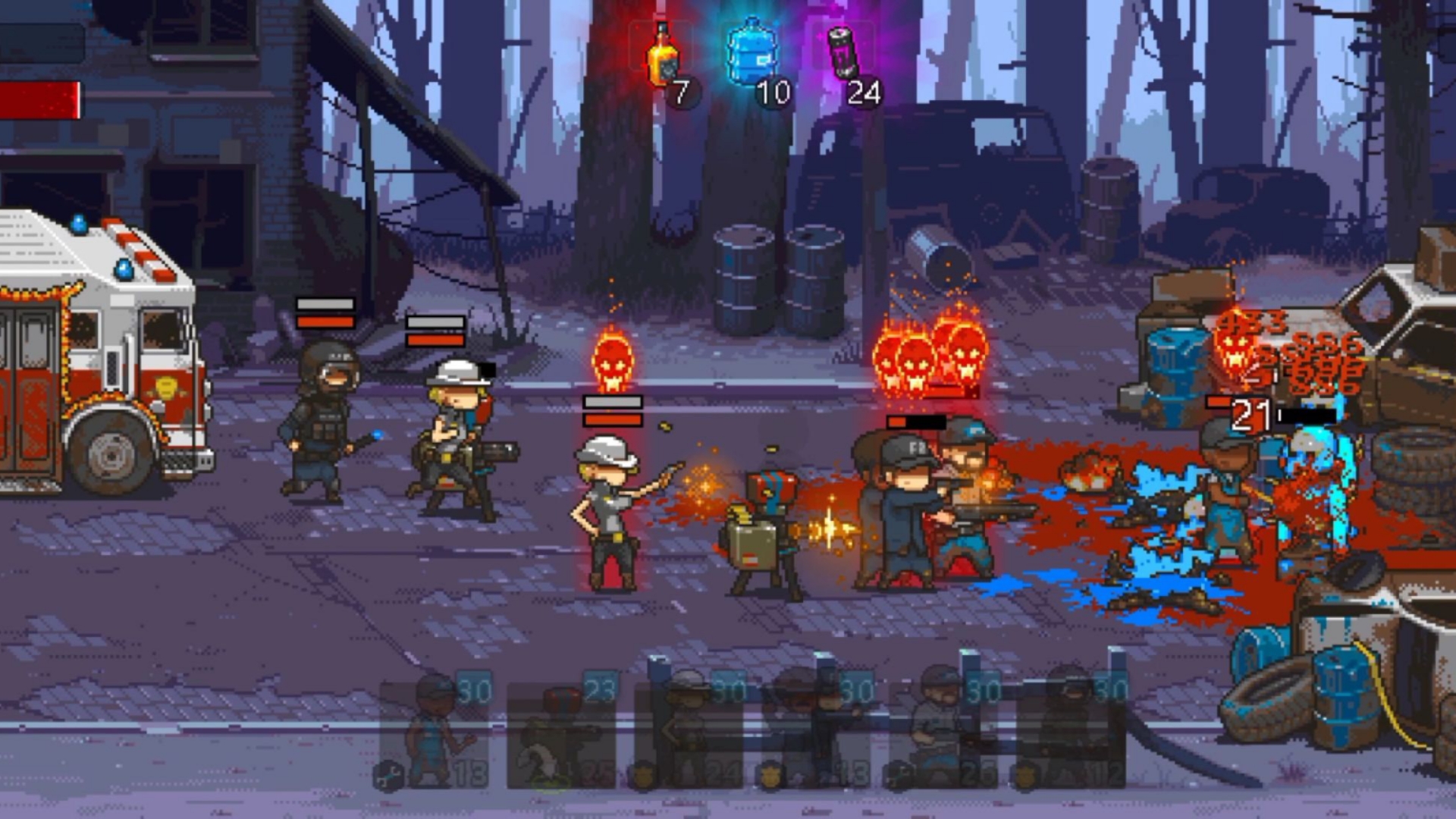Image resolution: width=1456 pixels, height=819 pixels.
Task: Choose the dark-uniform policeman aiming a gun card
Action: pos(816,732)
